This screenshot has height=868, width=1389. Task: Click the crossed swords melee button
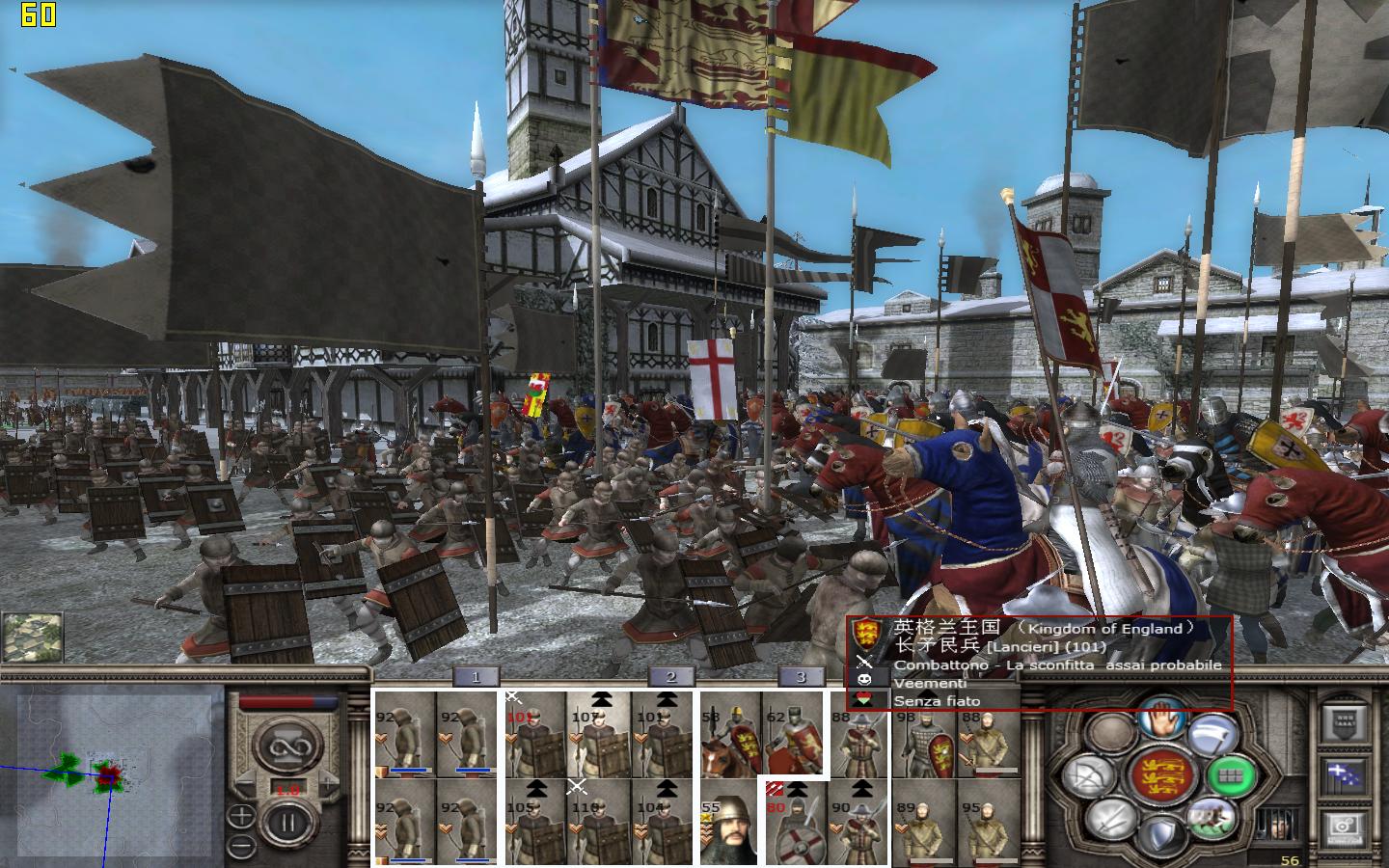1111,820
